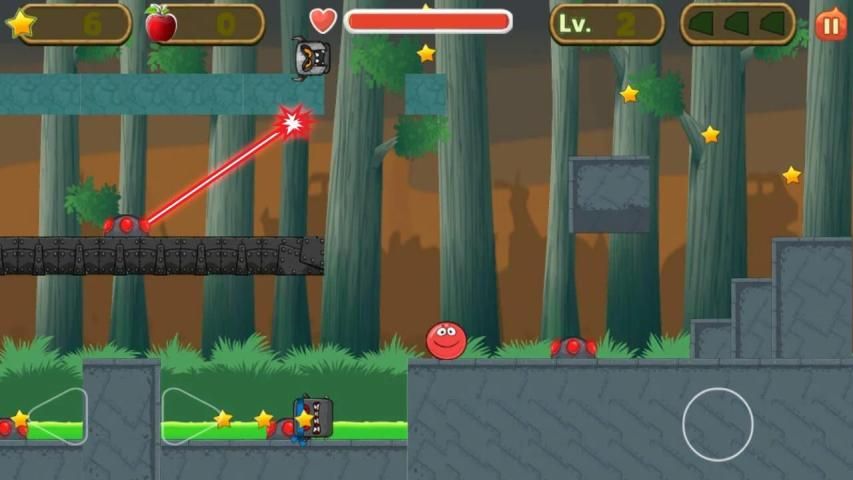Tap the circular jump button
853x480 pixels.
pyautogui.click(x=717, y=424)
